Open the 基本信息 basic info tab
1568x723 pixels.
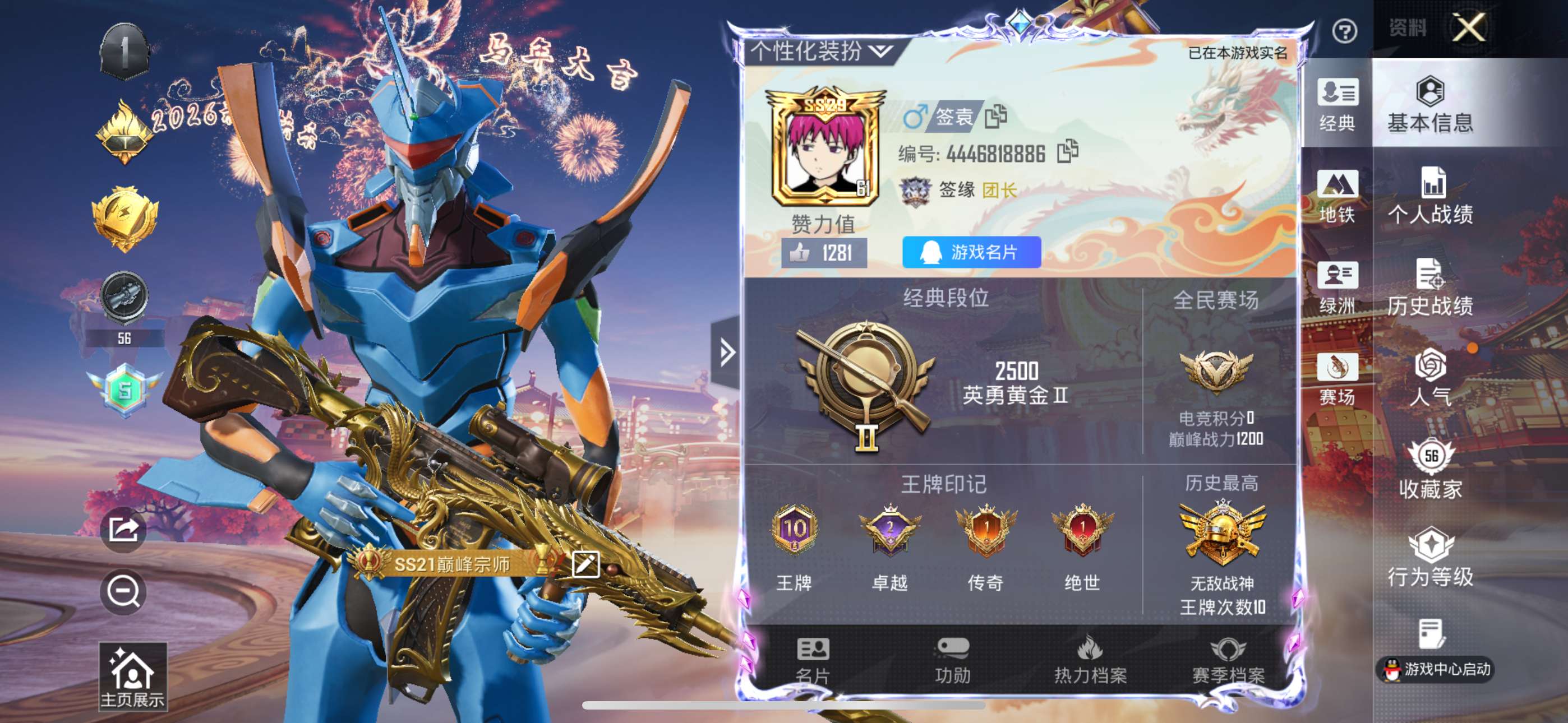pos(1431,105)
